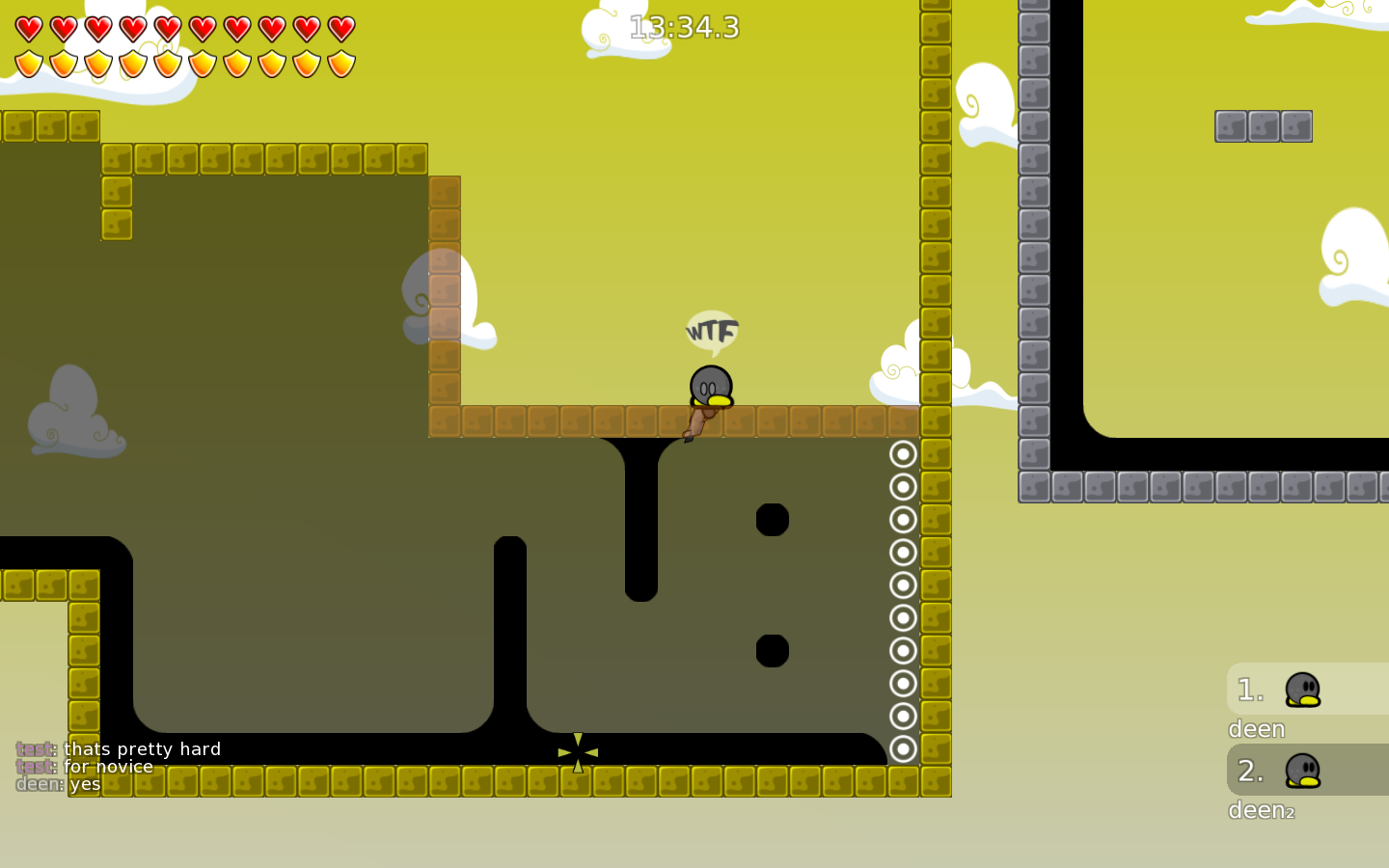The width and height of the screenshot is (1389, 868).
Task: Click the topmost laser dot on the gold wall
Action: point(903,453)
